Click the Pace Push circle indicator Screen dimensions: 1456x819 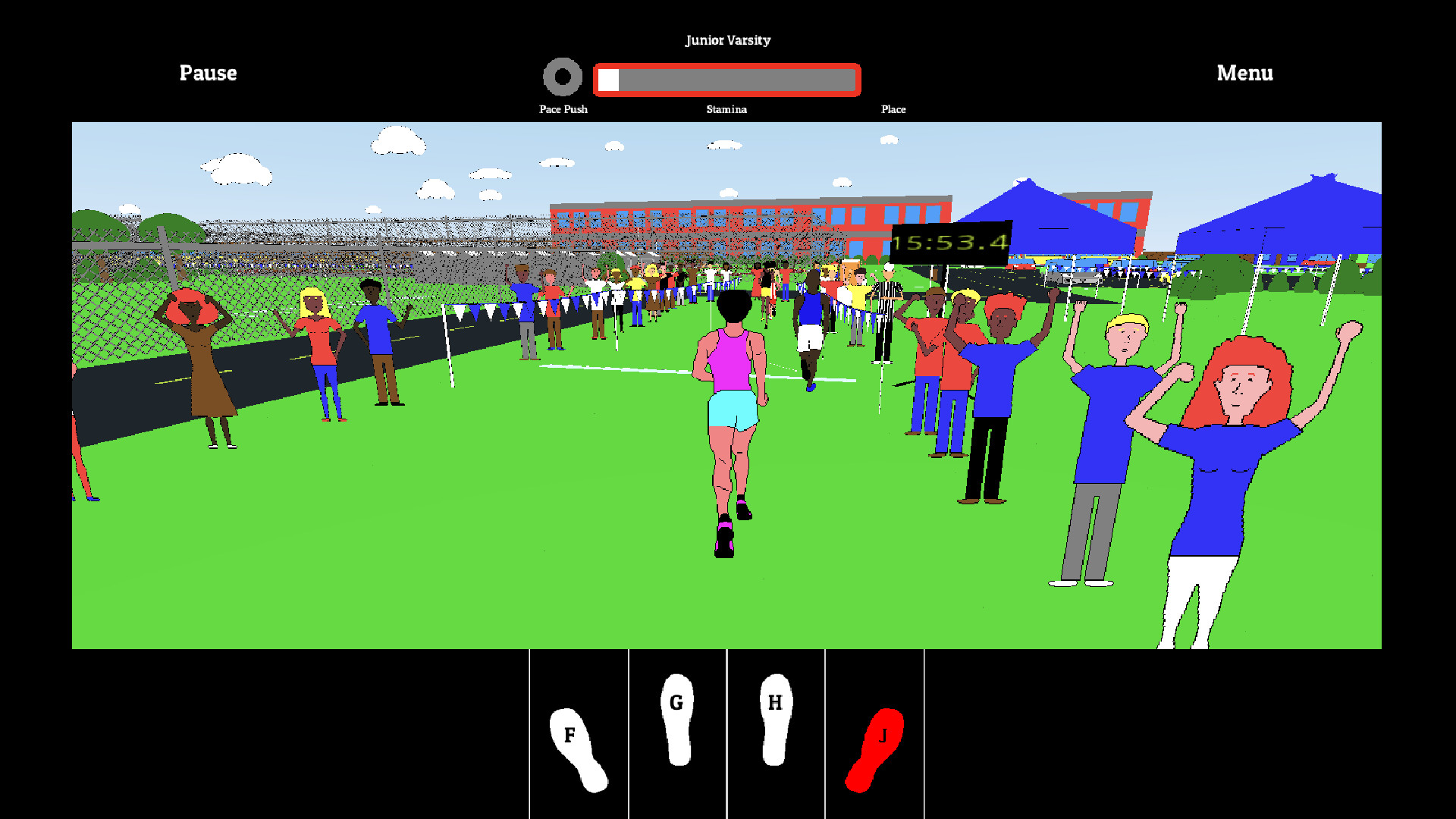(563, 77)
